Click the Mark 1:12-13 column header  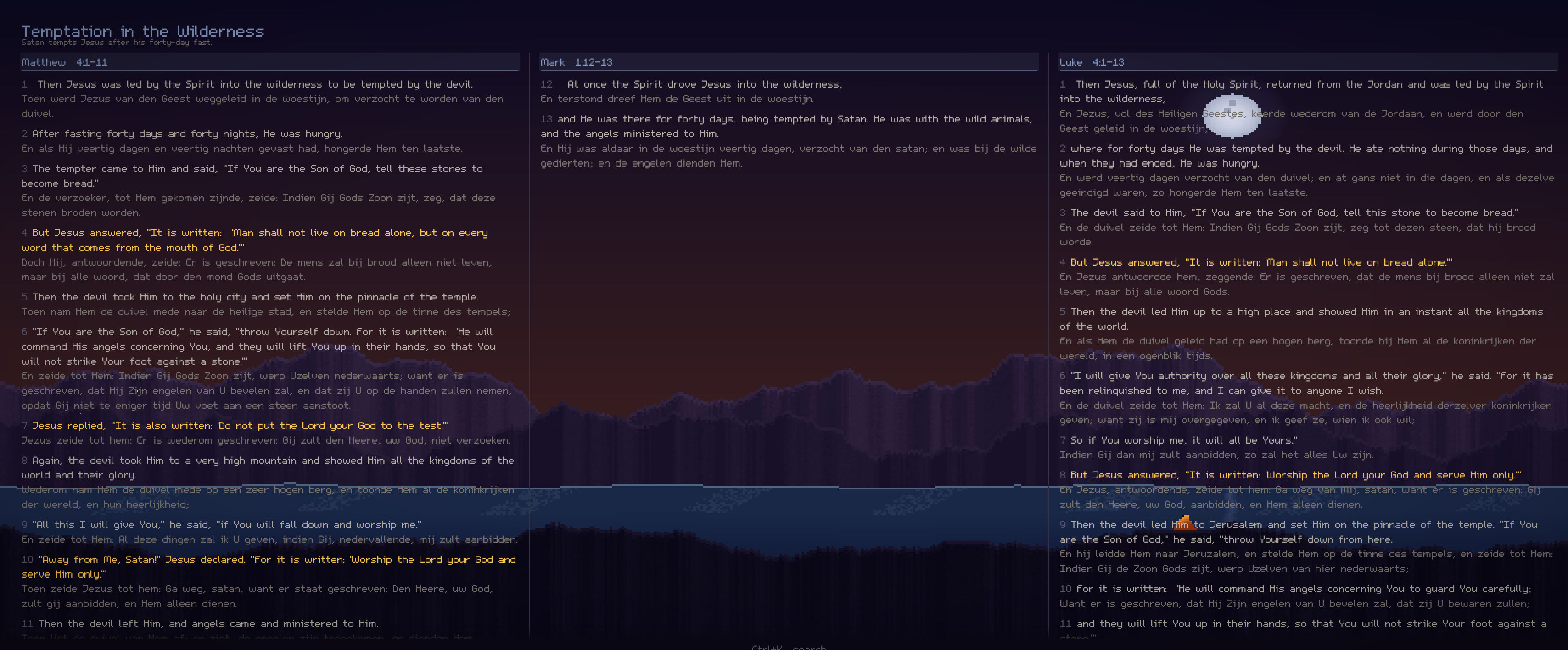576,61
